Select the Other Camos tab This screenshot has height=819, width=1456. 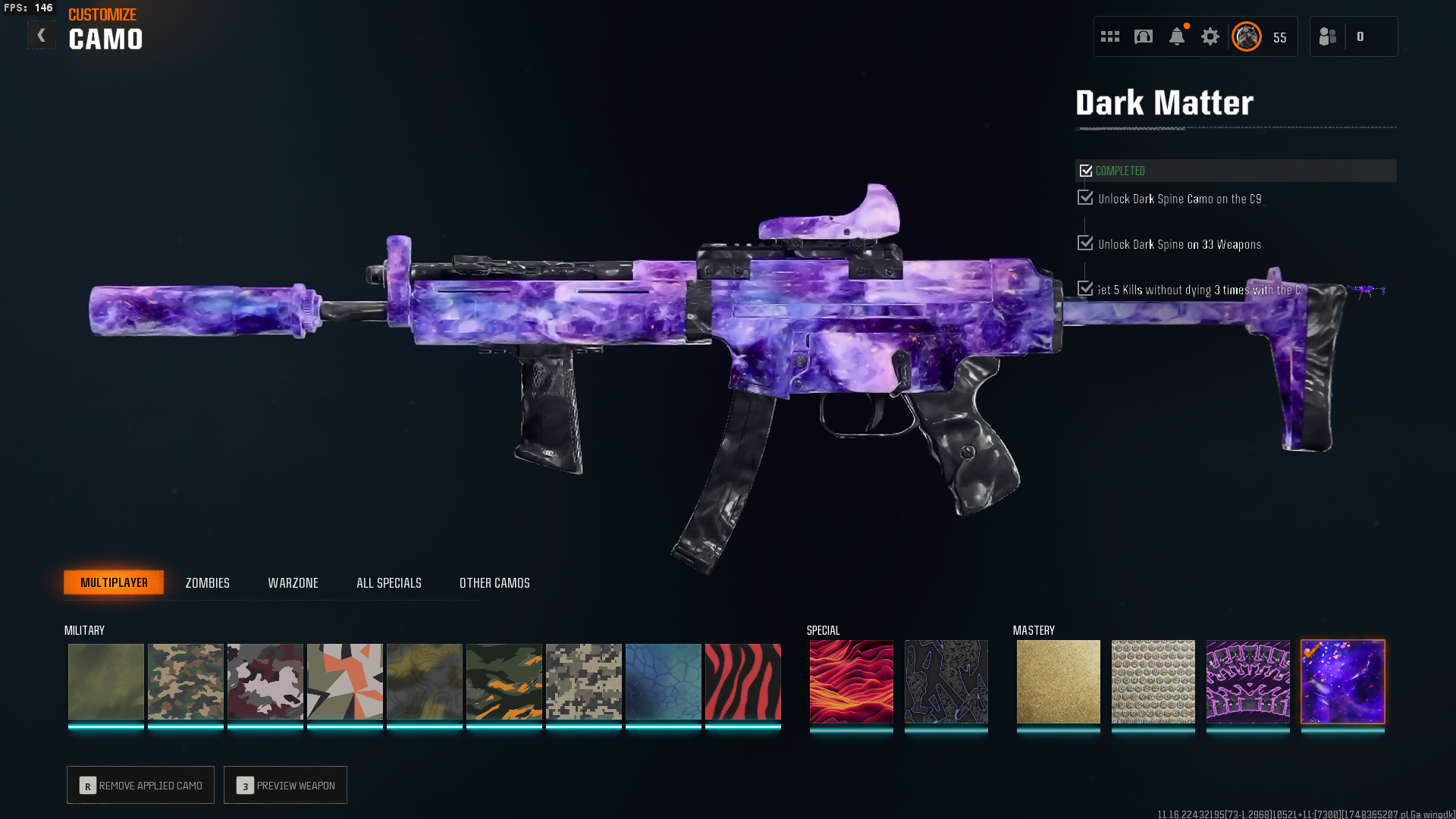coord(494,582)
